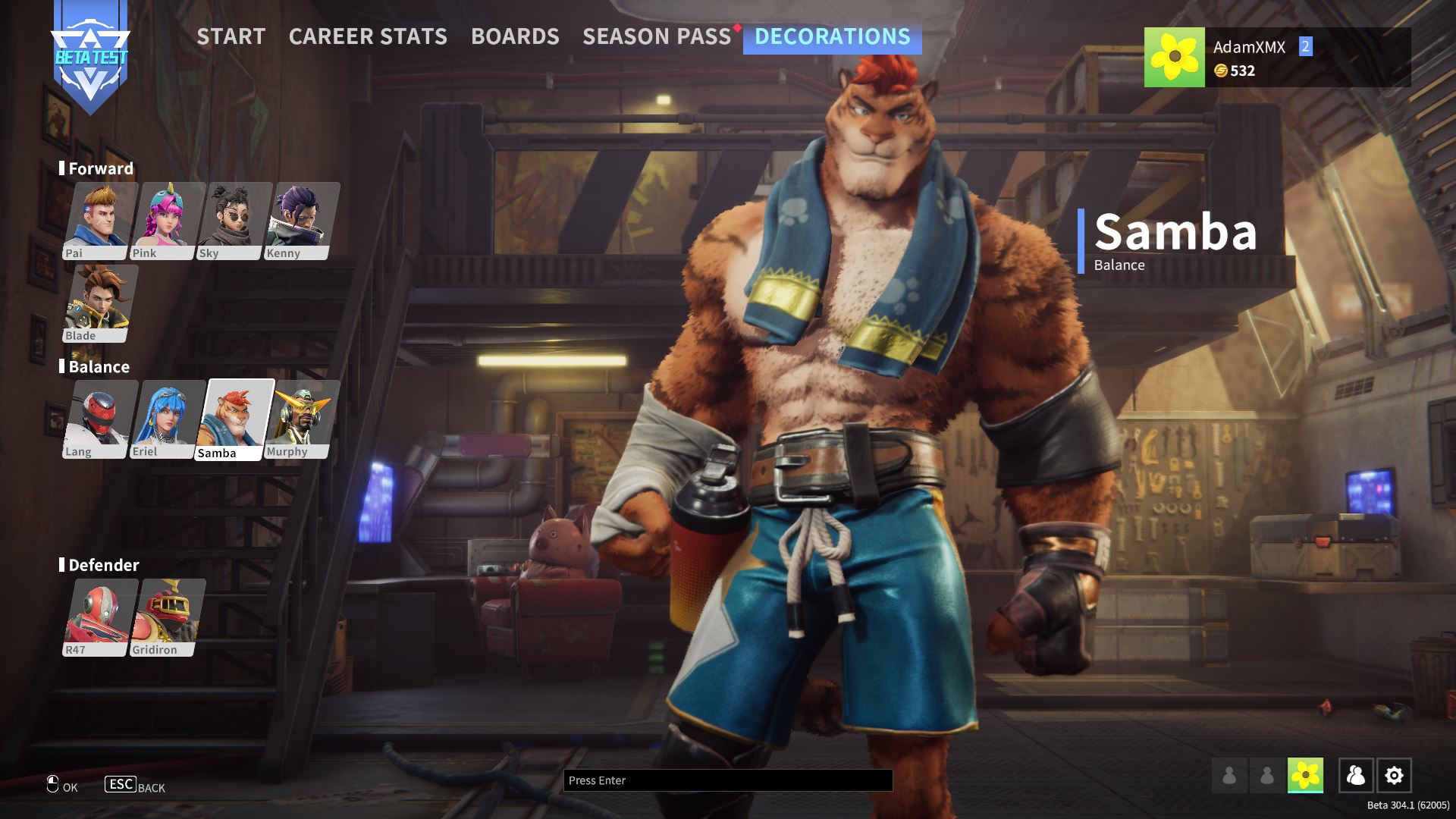Open the settings gear icon
The height and width of the screenshot is (819, 1456).
pyautogui.click(x=1394, y=776)
